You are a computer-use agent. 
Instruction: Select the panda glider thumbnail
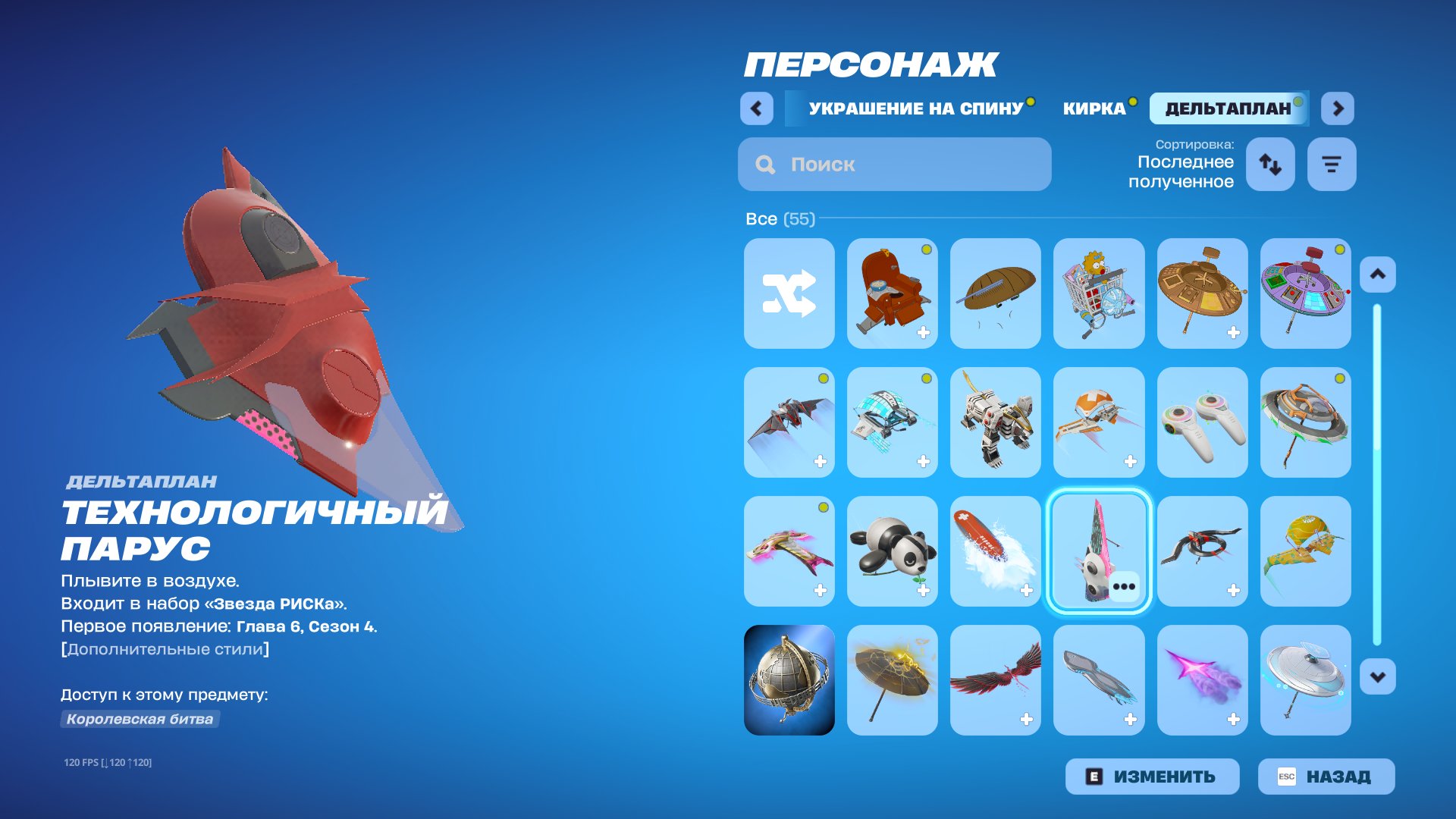pyautogui.click(x=892, y=551)
